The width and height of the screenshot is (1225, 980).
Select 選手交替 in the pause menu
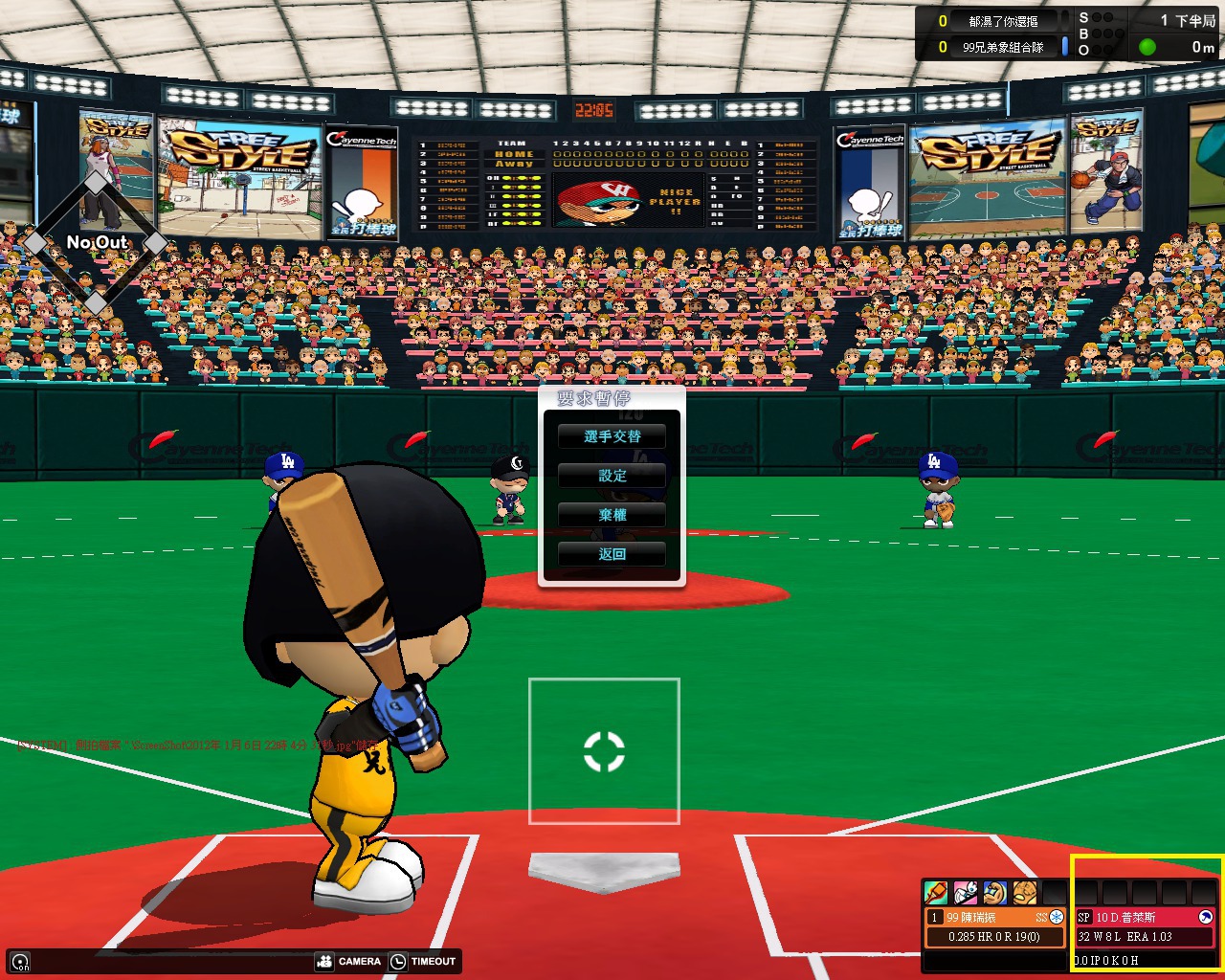612,436
